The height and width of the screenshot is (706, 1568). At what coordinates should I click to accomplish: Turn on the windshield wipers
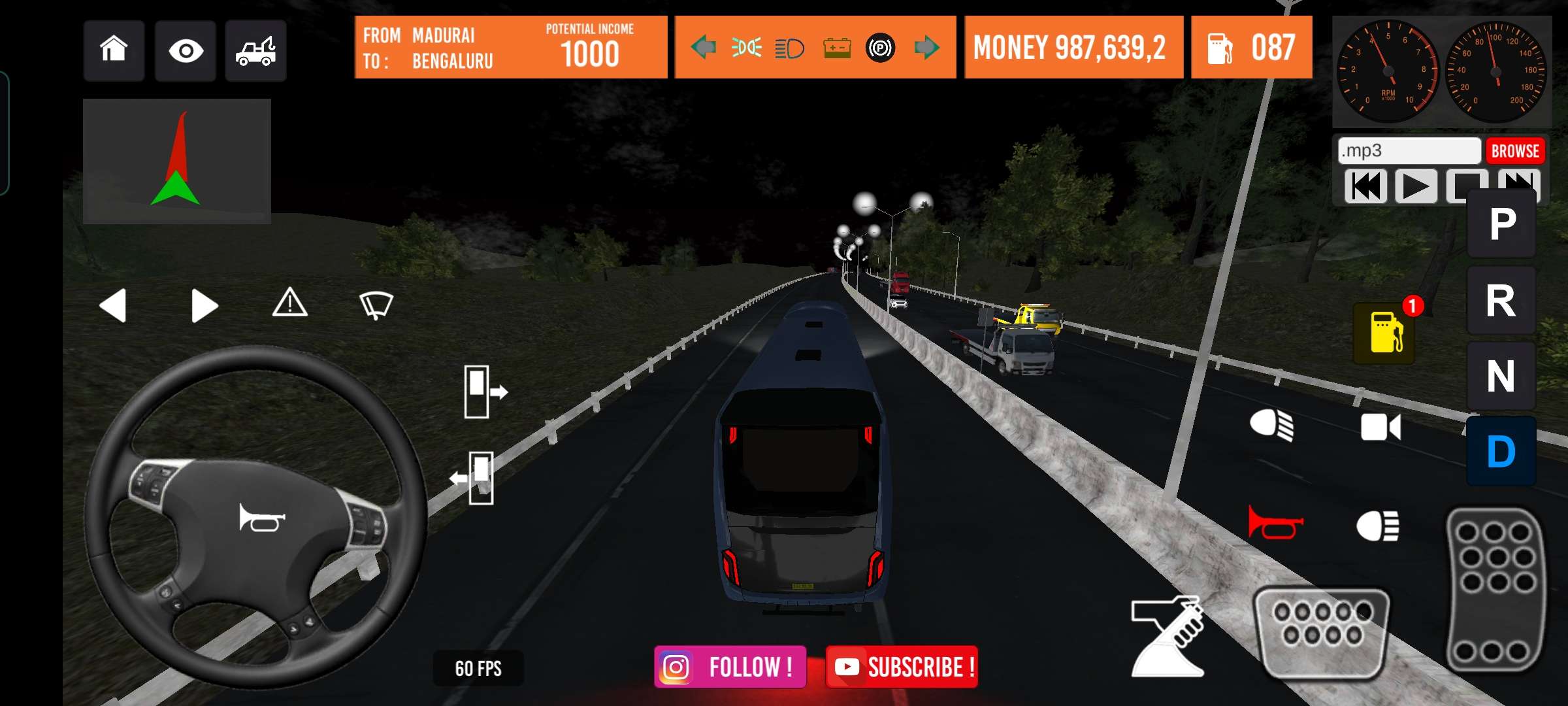click(376, 305)
